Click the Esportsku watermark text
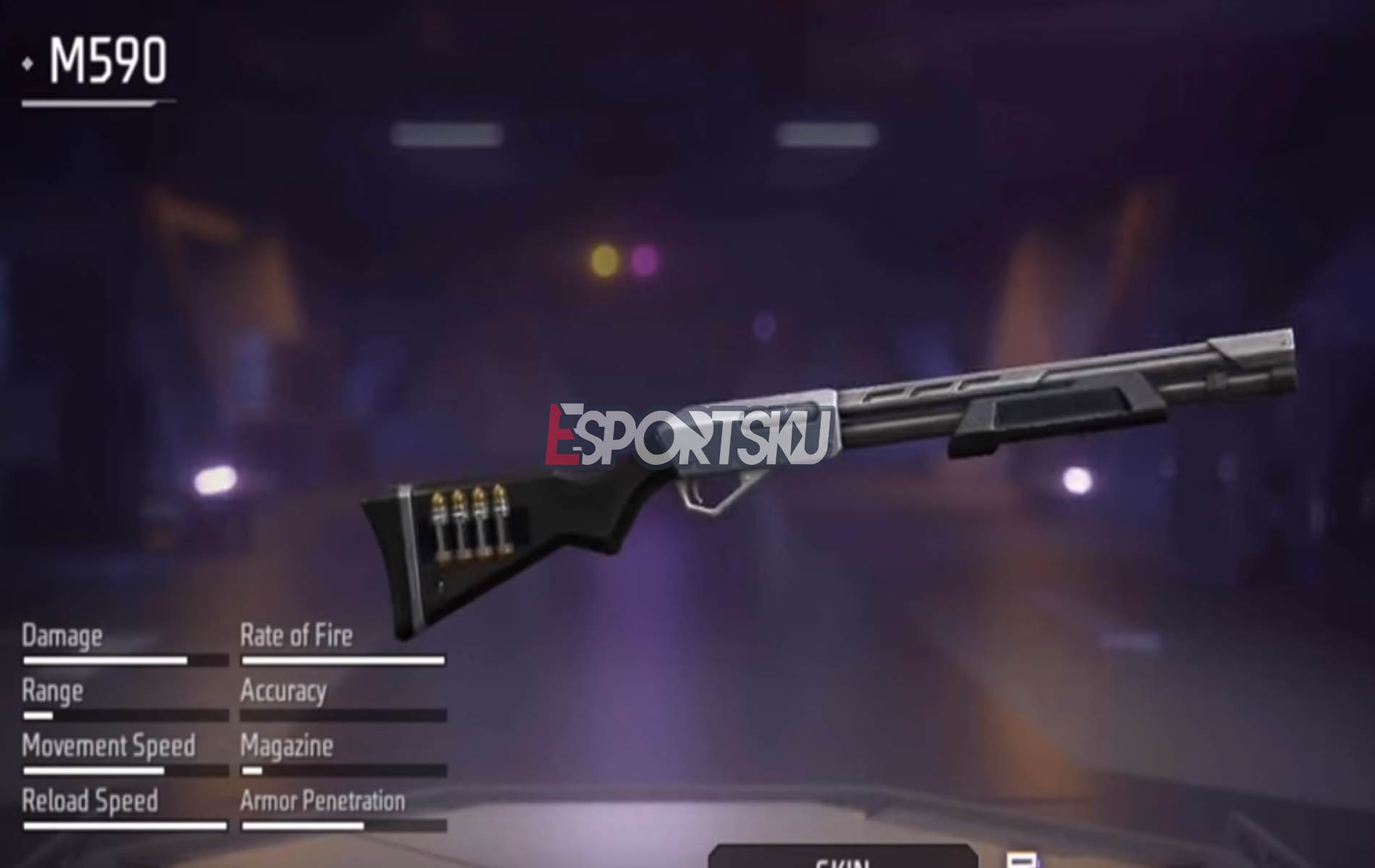Screen dimensions: 1375x868 coord(687,434)
